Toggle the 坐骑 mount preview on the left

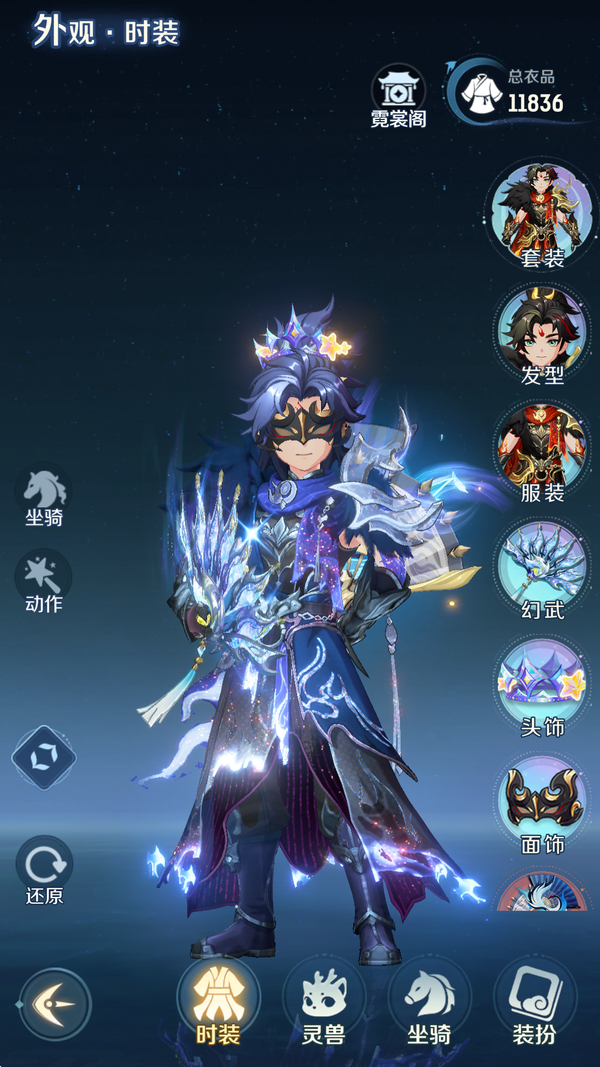[x=44, y=493]
